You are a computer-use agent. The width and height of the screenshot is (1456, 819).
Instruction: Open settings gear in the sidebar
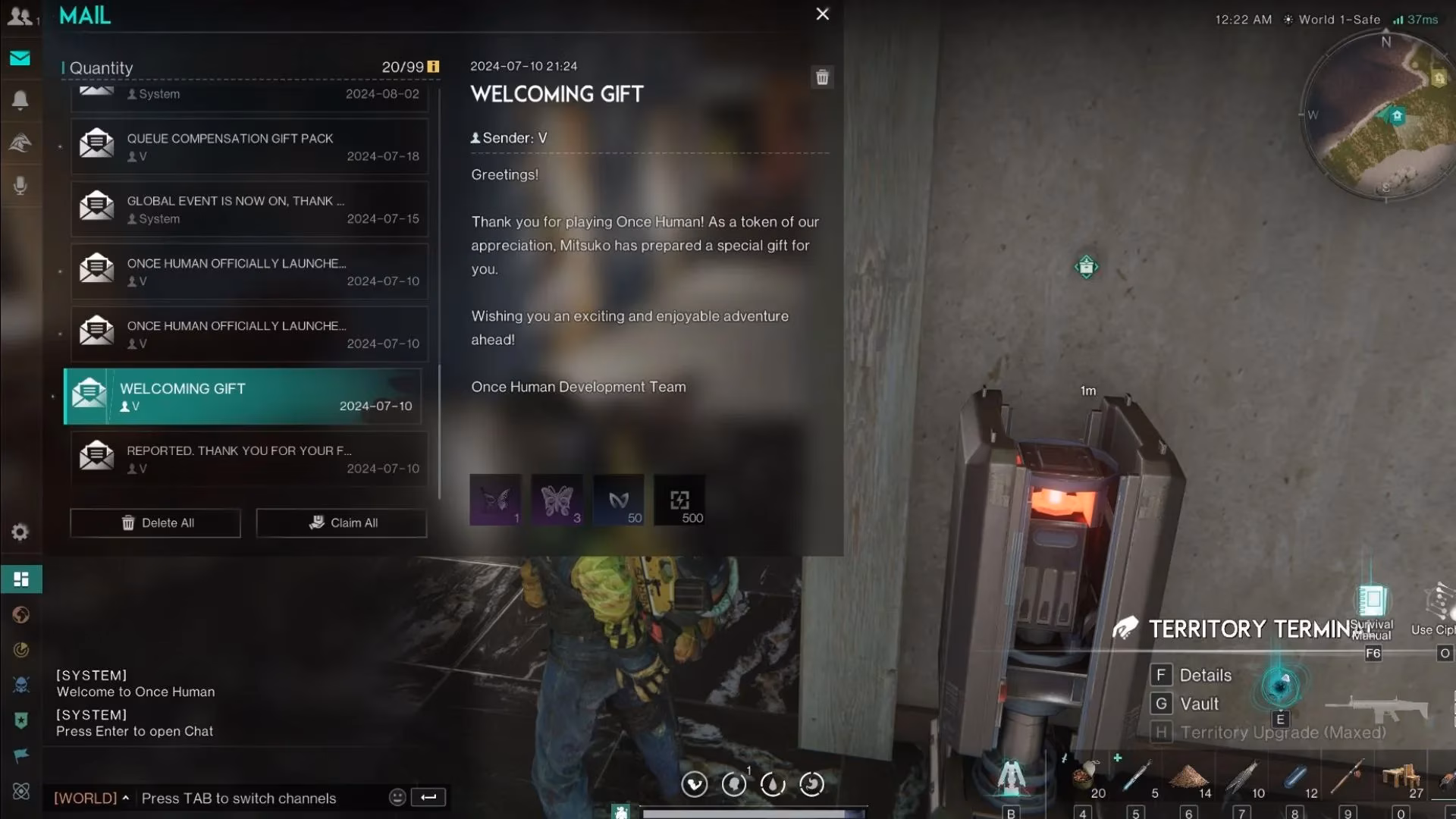[20, 532]
